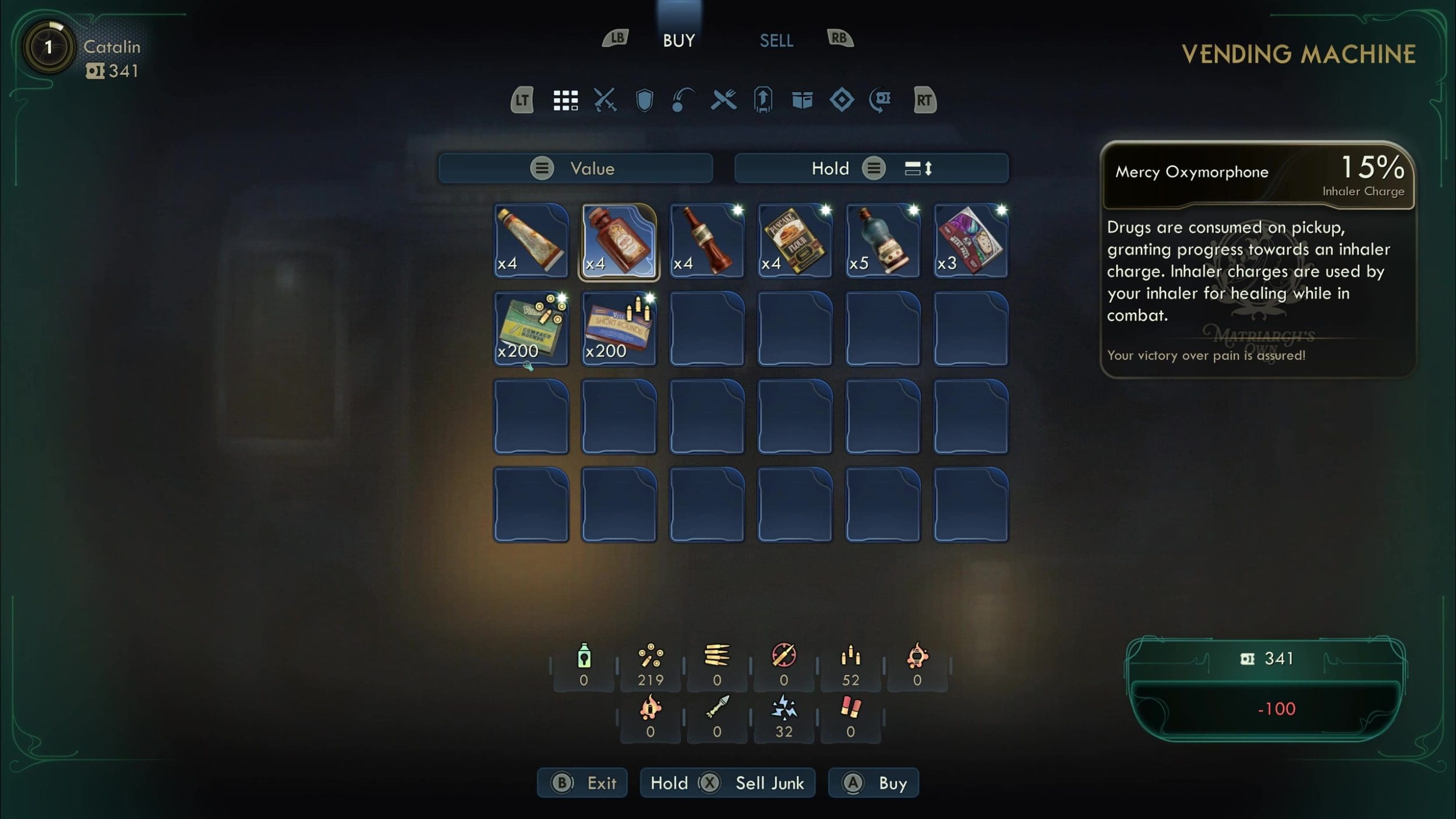Toggle the sort order button
The image size is (1456, 819).
(918, 168)
